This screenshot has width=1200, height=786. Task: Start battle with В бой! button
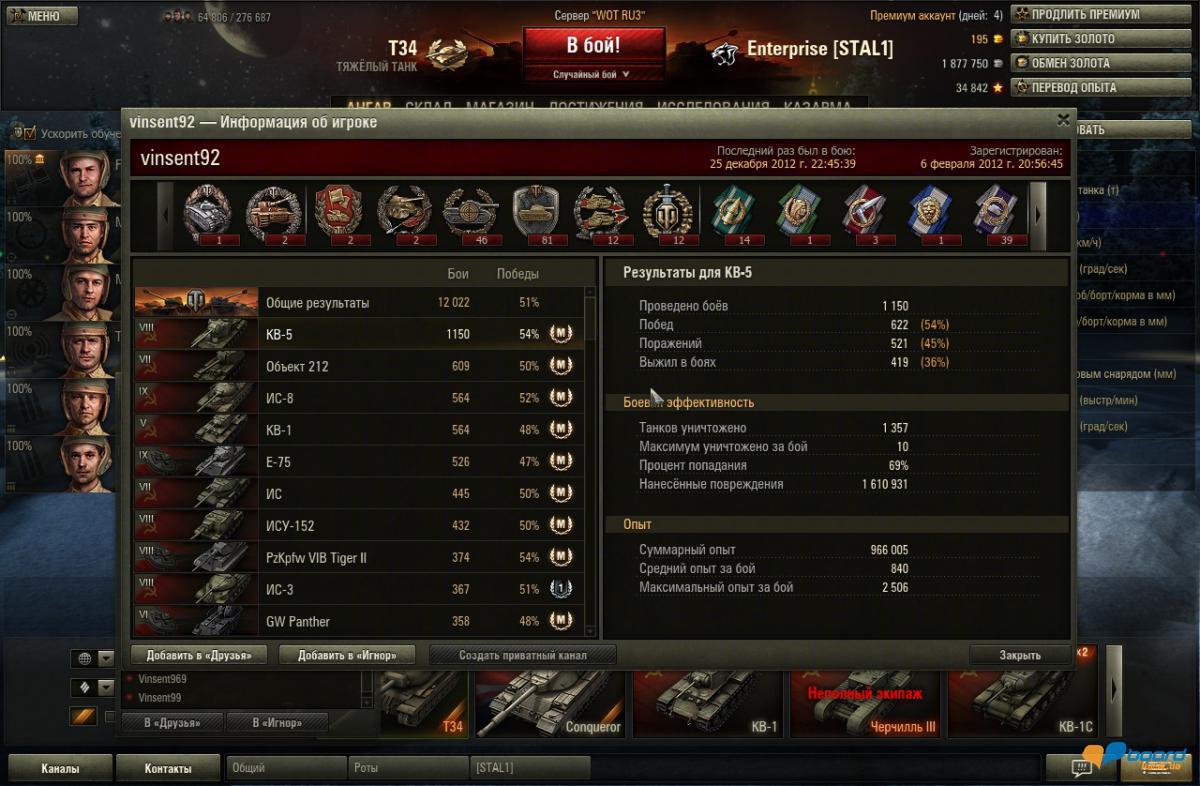(x=593, y=46)
